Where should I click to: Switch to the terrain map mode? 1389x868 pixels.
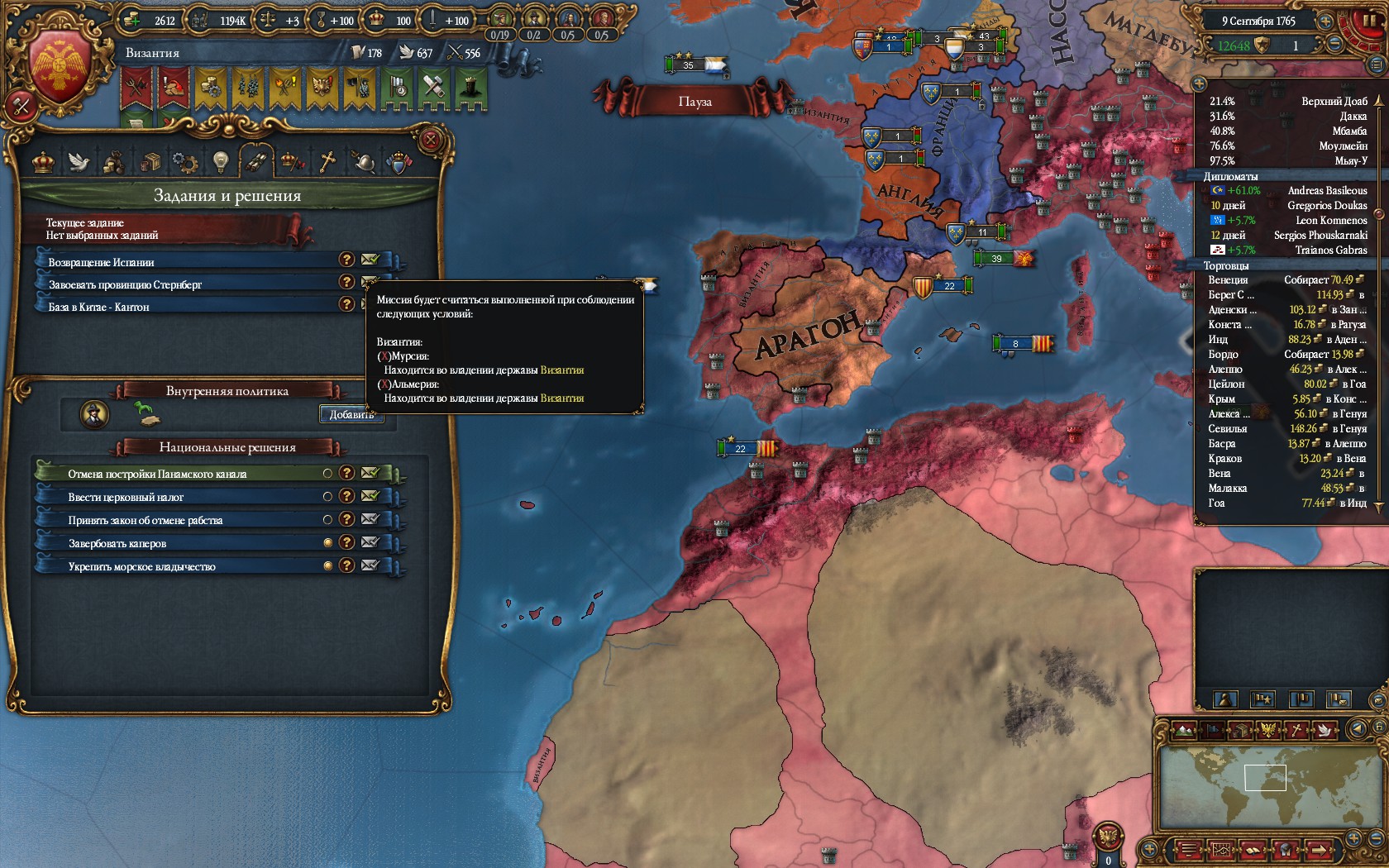pyautogui.click(x=1184, y=731)
